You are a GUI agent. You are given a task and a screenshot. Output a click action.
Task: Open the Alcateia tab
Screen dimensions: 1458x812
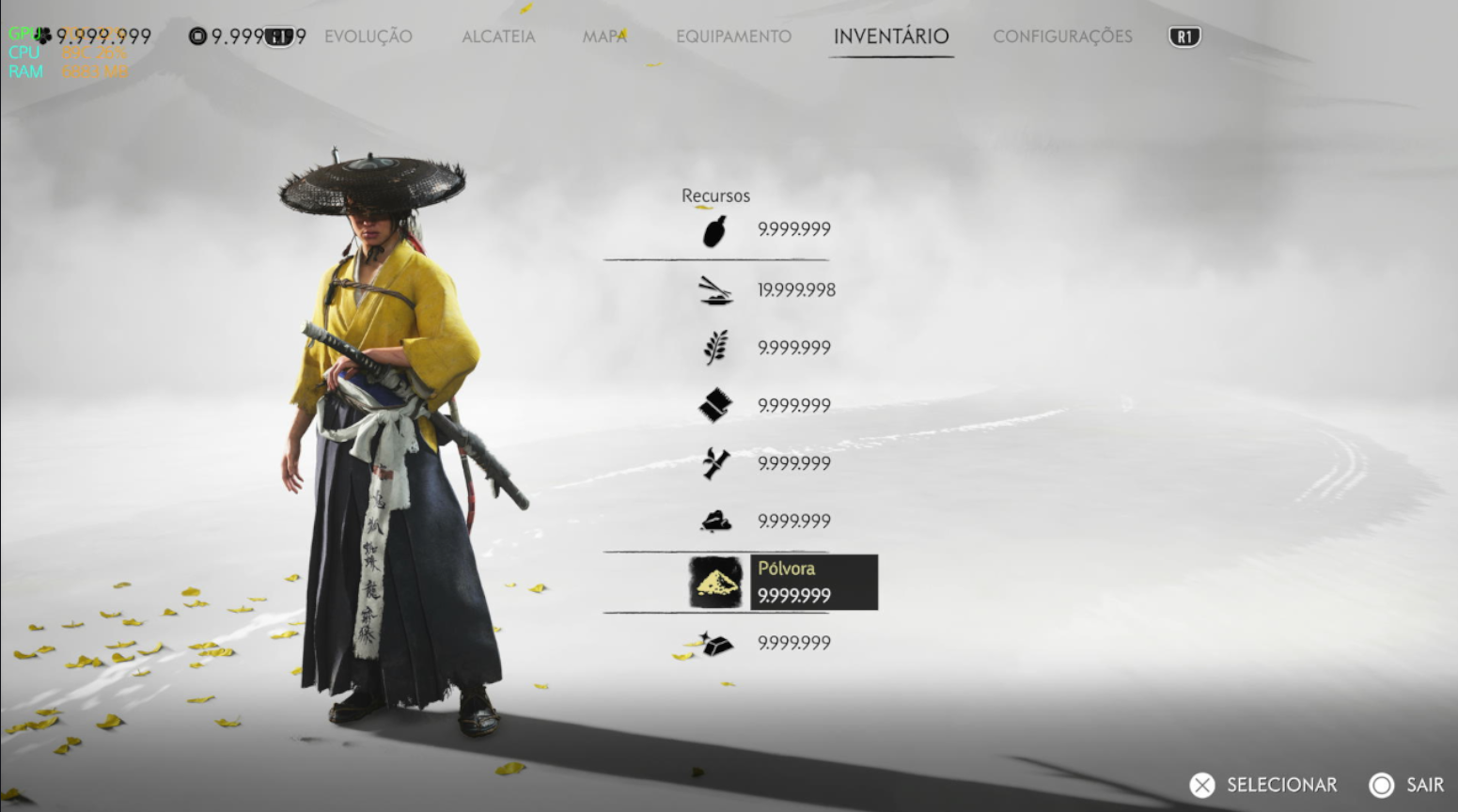click(498, 37)
